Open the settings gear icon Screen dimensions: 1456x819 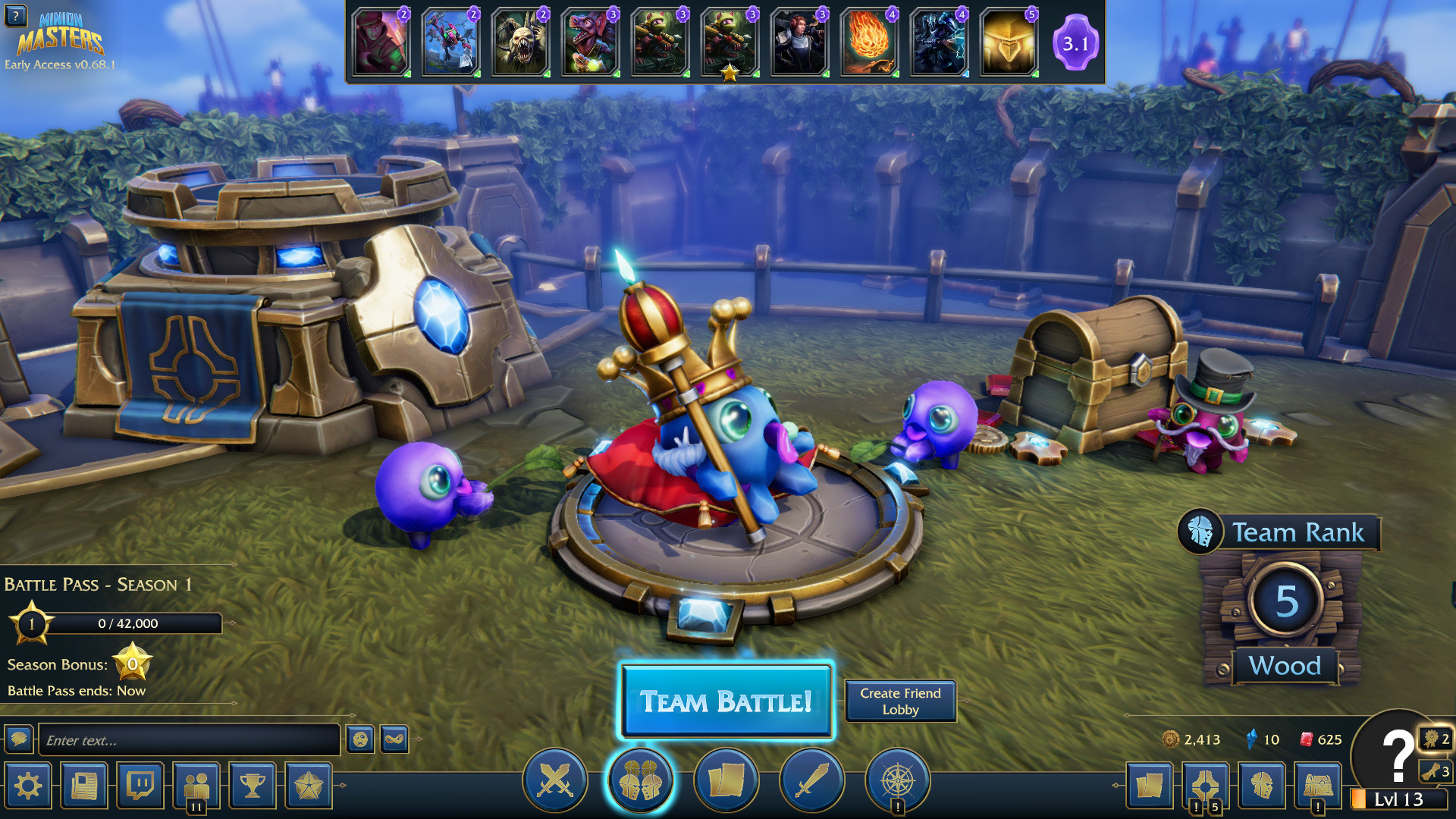pos(28,786)
